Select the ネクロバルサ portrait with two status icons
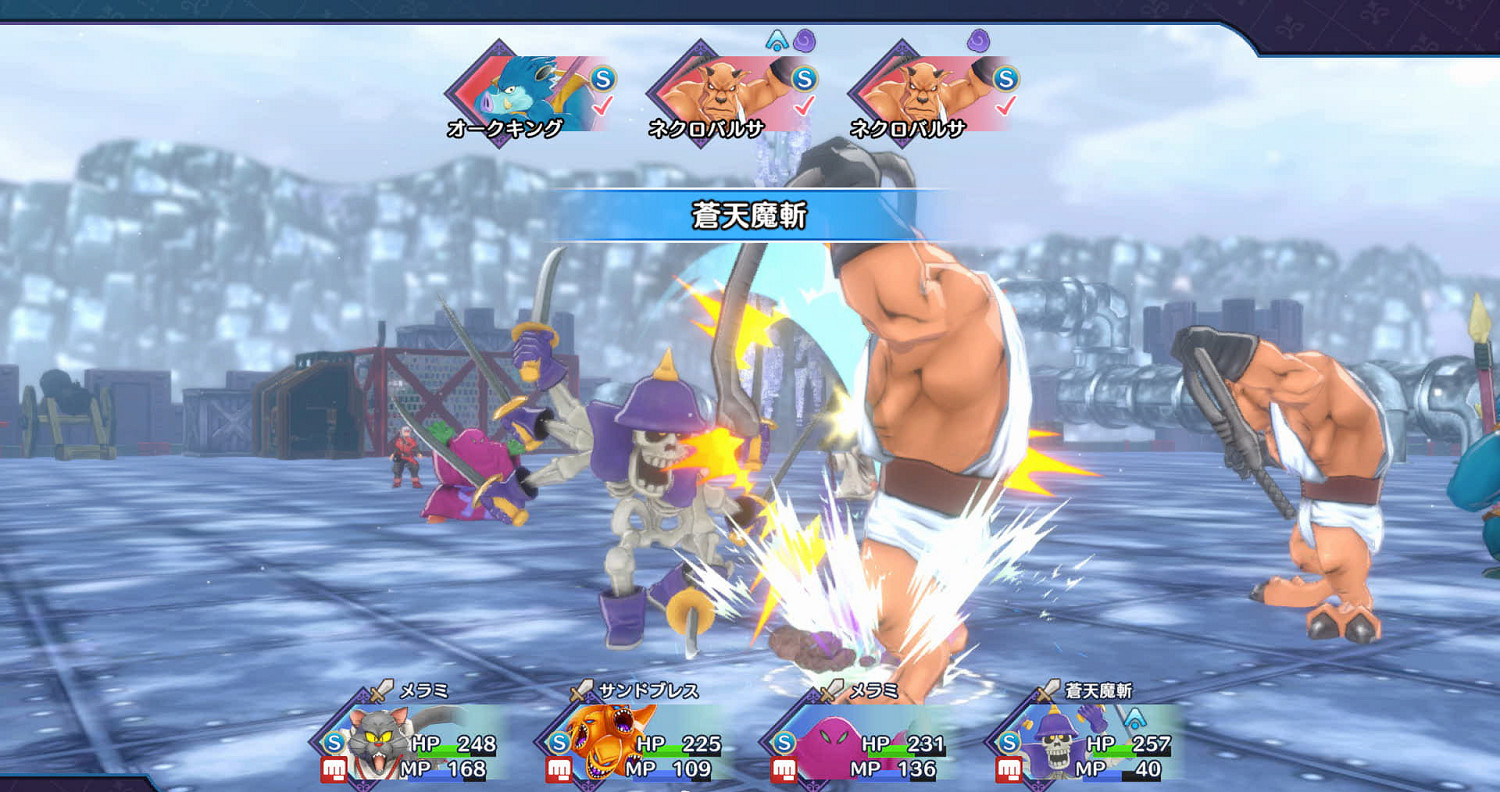Viewport: 1500px width, 792px height. 732,95
